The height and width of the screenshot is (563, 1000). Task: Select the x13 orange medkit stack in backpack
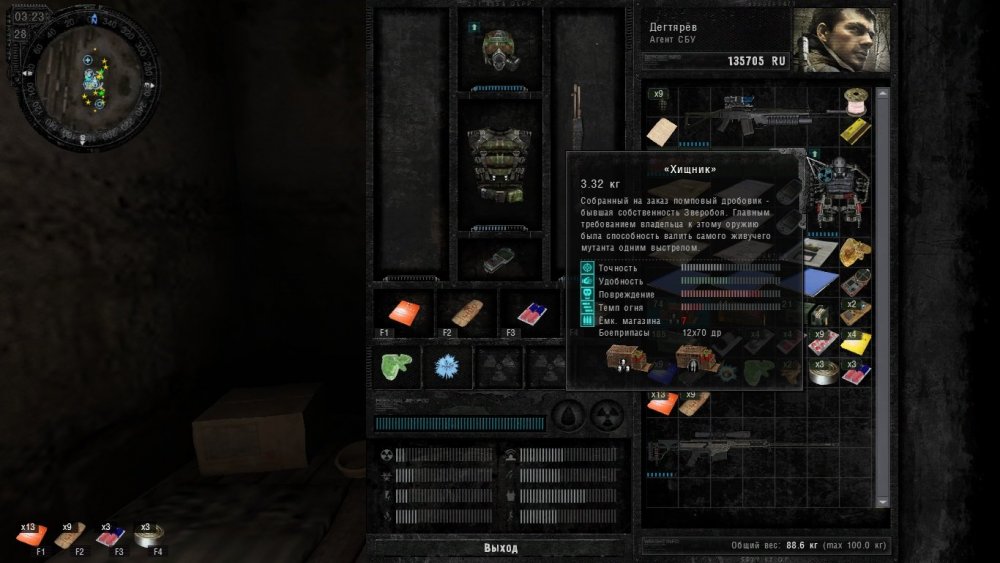(x=661, y=402)
